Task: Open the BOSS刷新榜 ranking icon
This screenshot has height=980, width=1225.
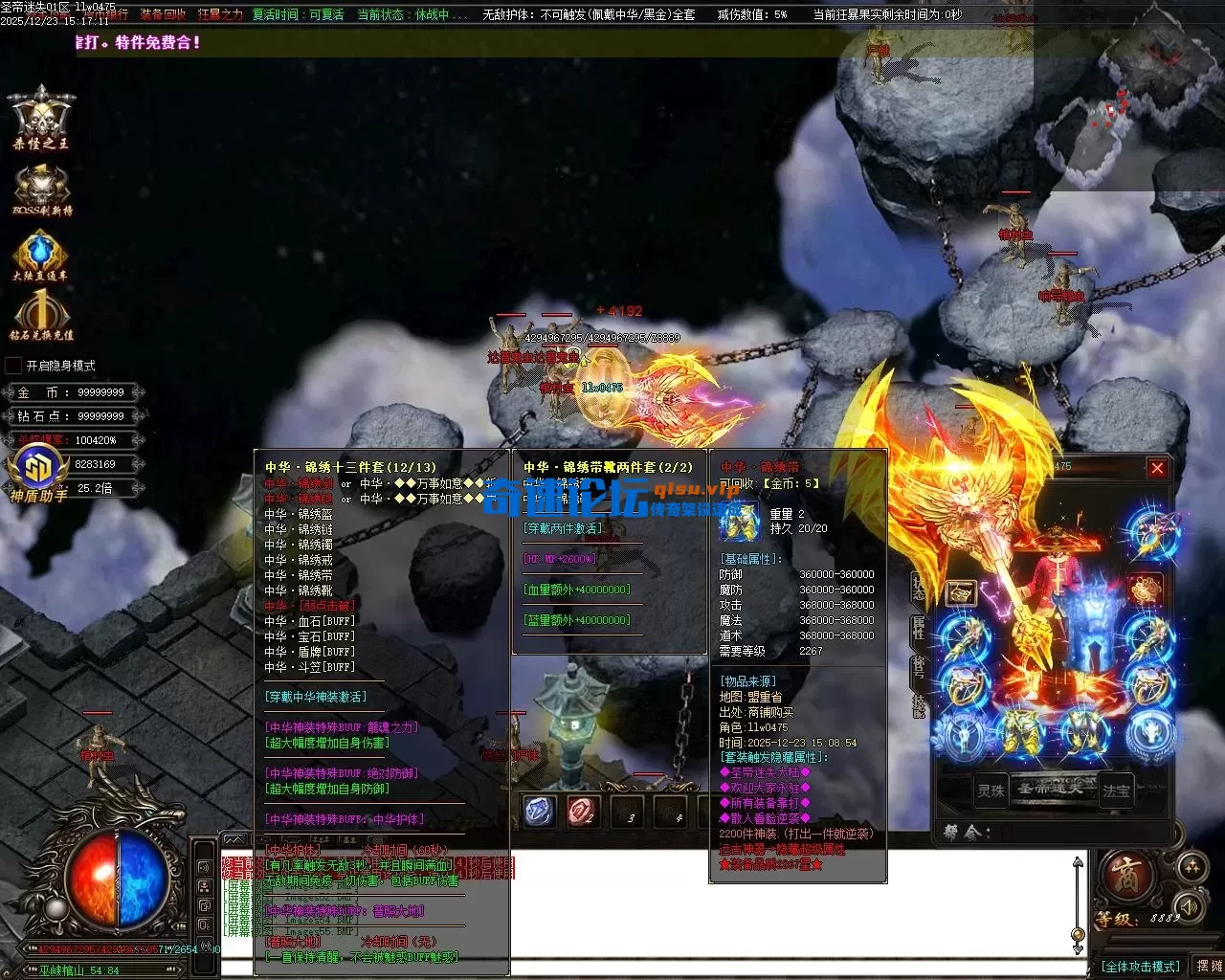Action: [41, 189]
